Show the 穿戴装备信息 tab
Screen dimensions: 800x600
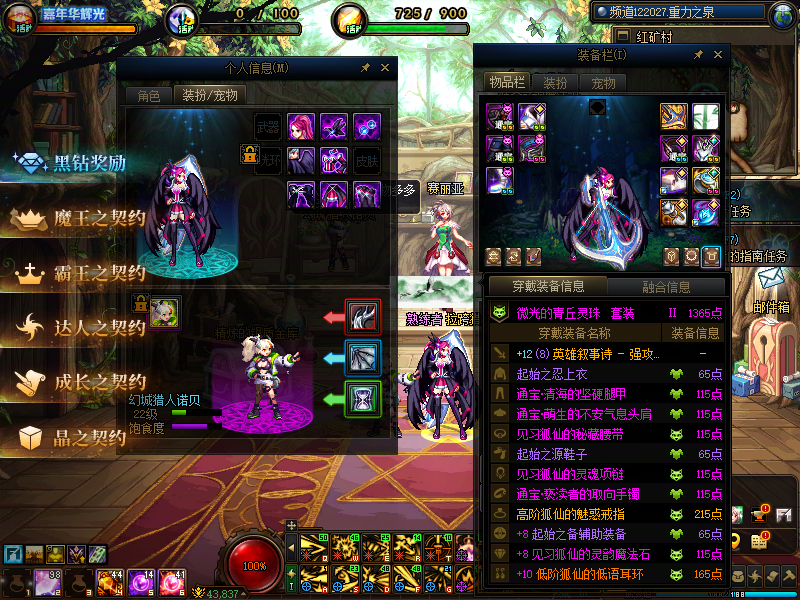point(548,287)
